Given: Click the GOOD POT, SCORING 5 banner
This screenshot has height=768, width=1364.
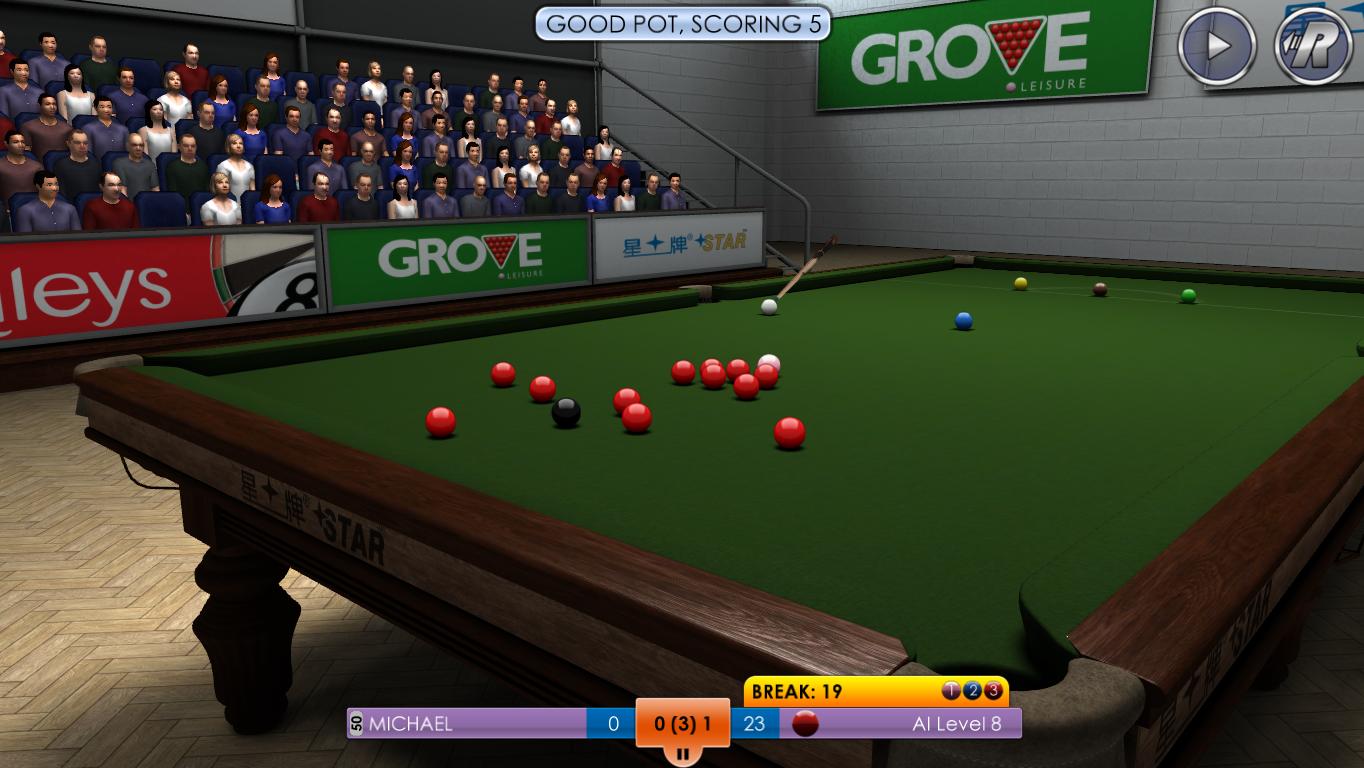Looking at the screenshot, I should click(682, 25).
